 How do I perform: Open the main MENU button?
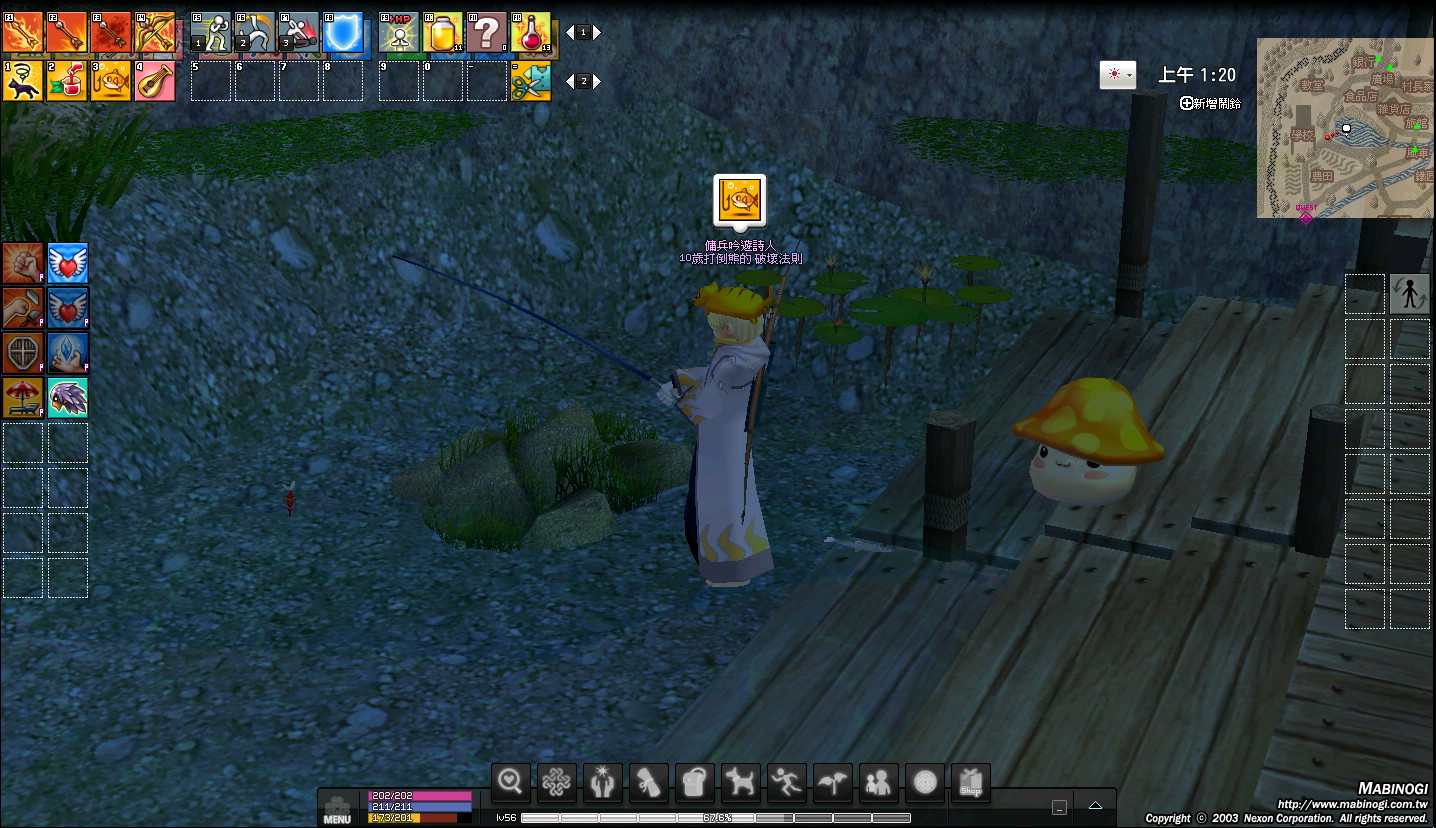pos(337,810)
